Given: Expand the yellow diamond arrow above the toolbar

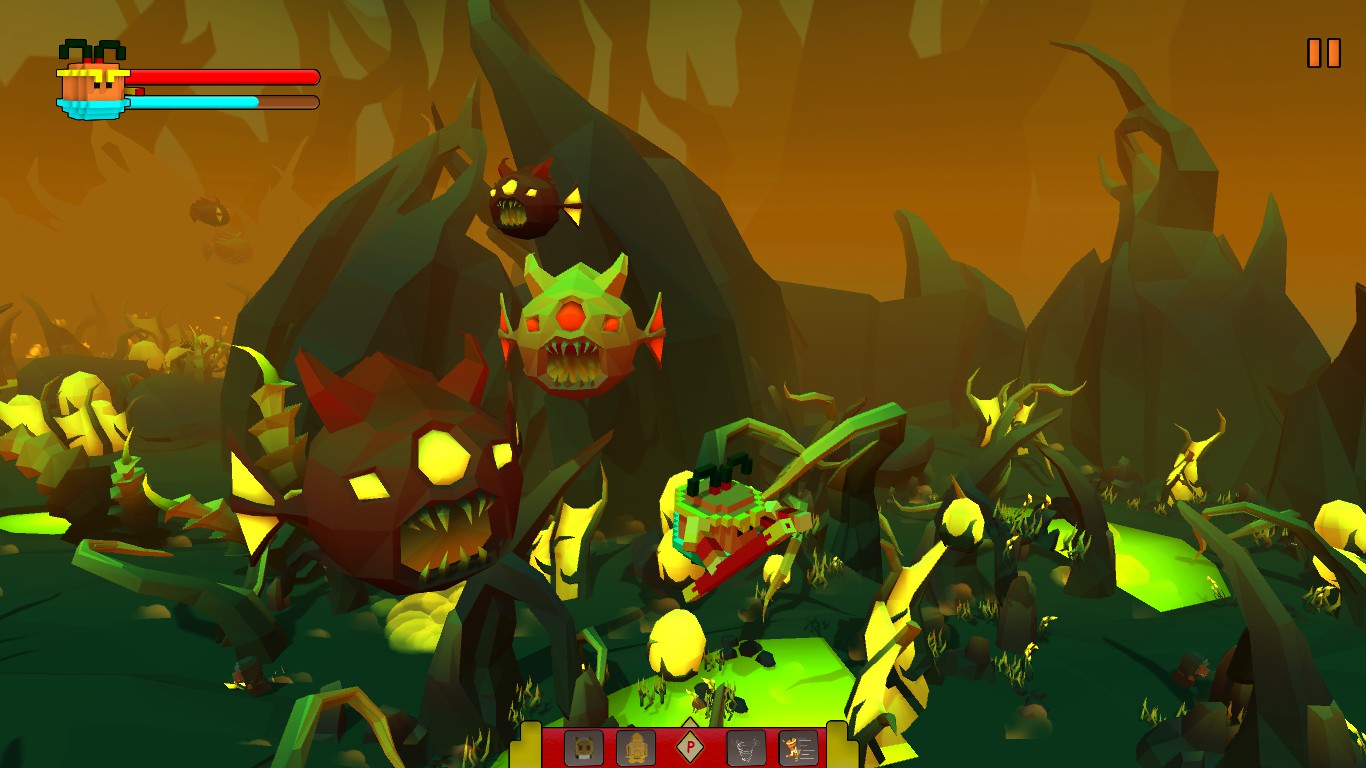Looking at the screenshot, I should pyautogui.click(x=690, y=724).
